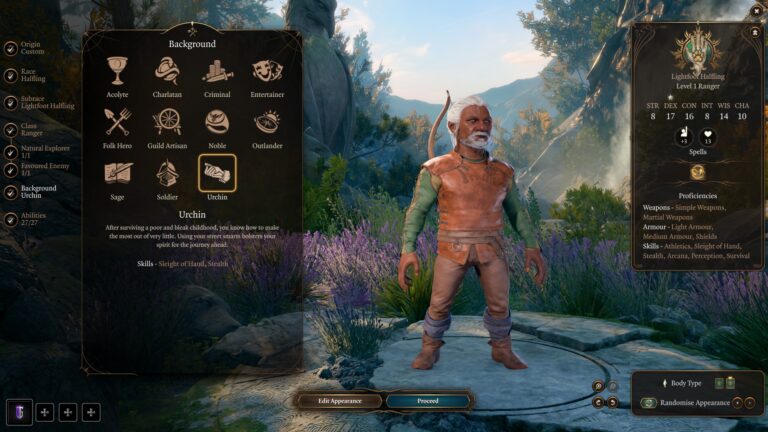The width and height of the screenshot is (768, 432).
Task: Select the purple character portrait slot
Action: tap(20, 411)
